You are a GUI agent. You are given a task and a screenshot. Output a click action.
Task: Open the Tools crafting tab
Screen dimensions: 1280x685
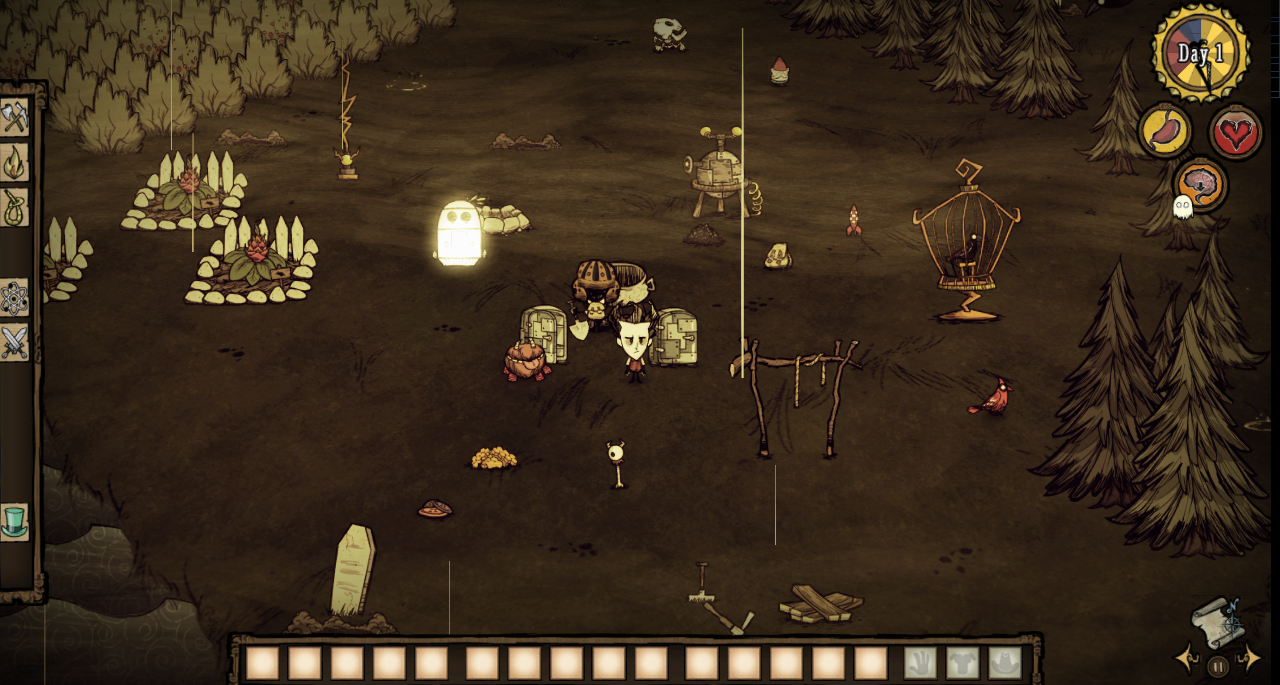click(14, 117)
